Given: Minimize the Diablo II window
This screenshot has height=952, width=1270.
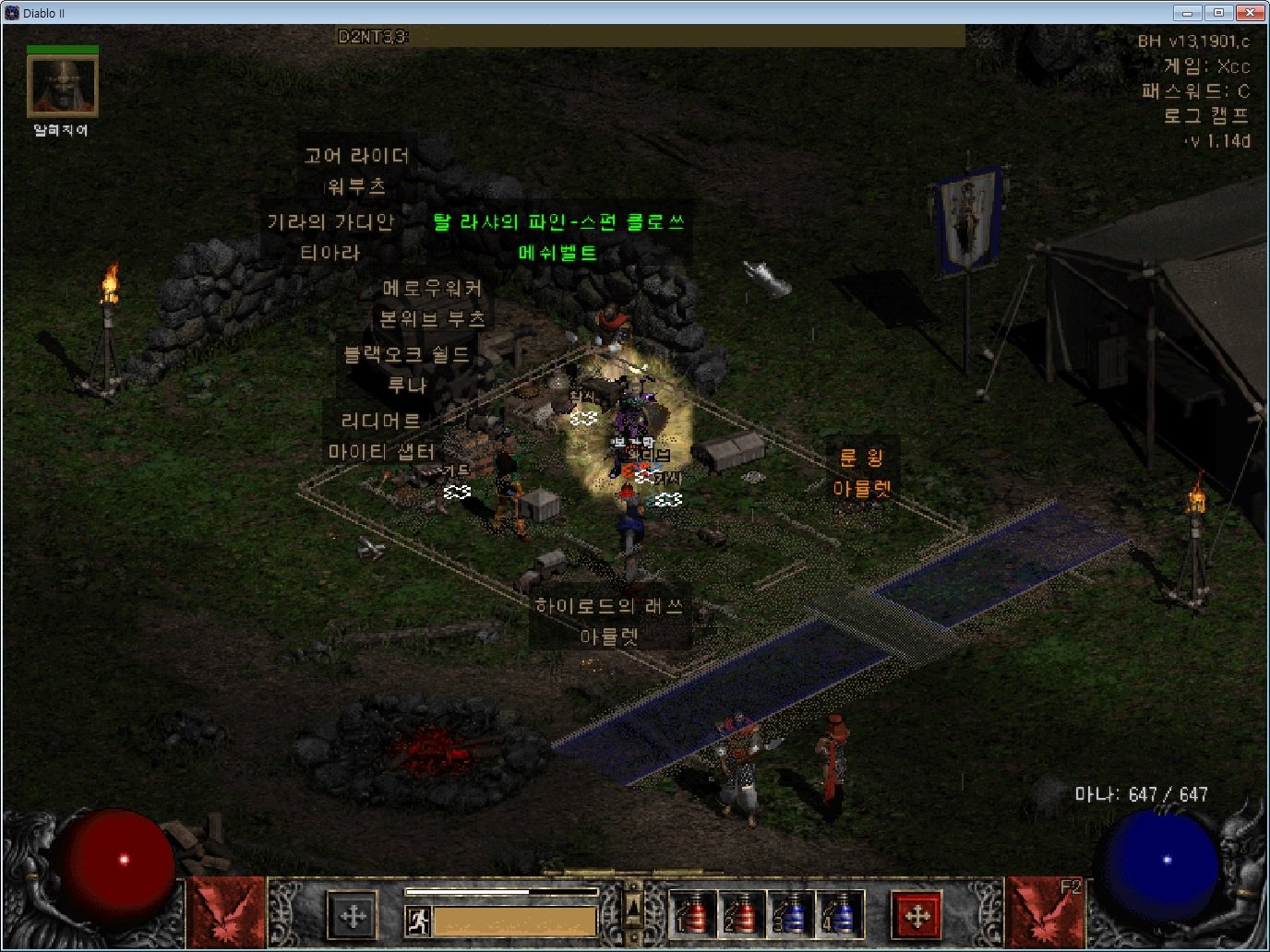Looking at the screenshot, I should coord(1188,13).
